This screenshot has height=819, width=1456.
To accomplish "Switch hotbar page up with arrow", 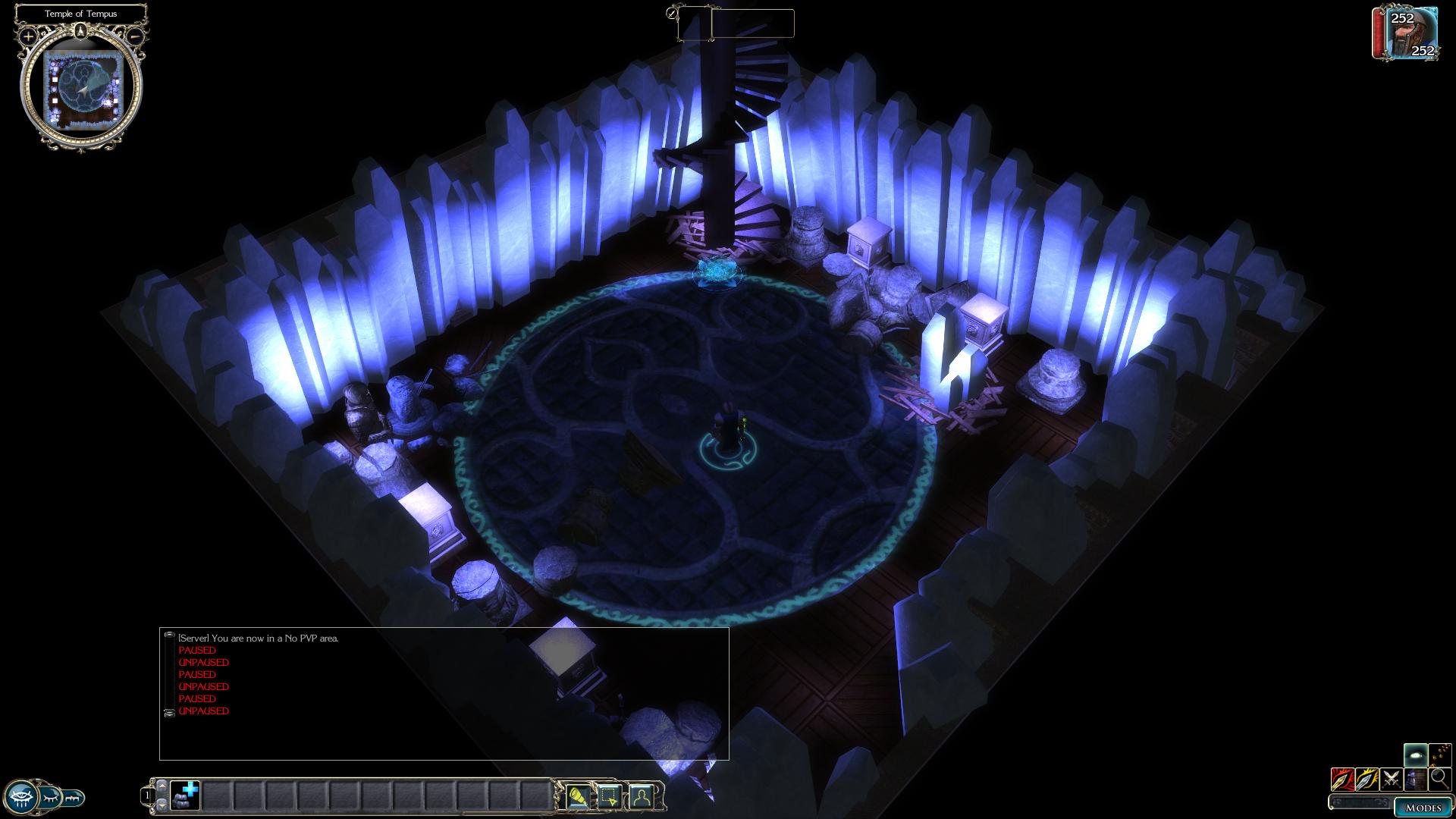I will pos(162,786).
